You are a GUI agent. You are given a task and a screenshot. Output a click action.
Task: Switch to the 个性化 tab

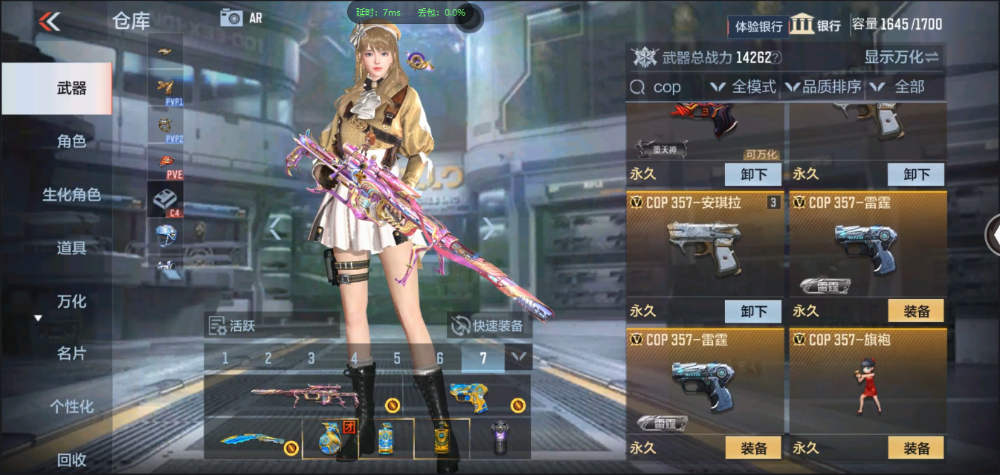70,406
